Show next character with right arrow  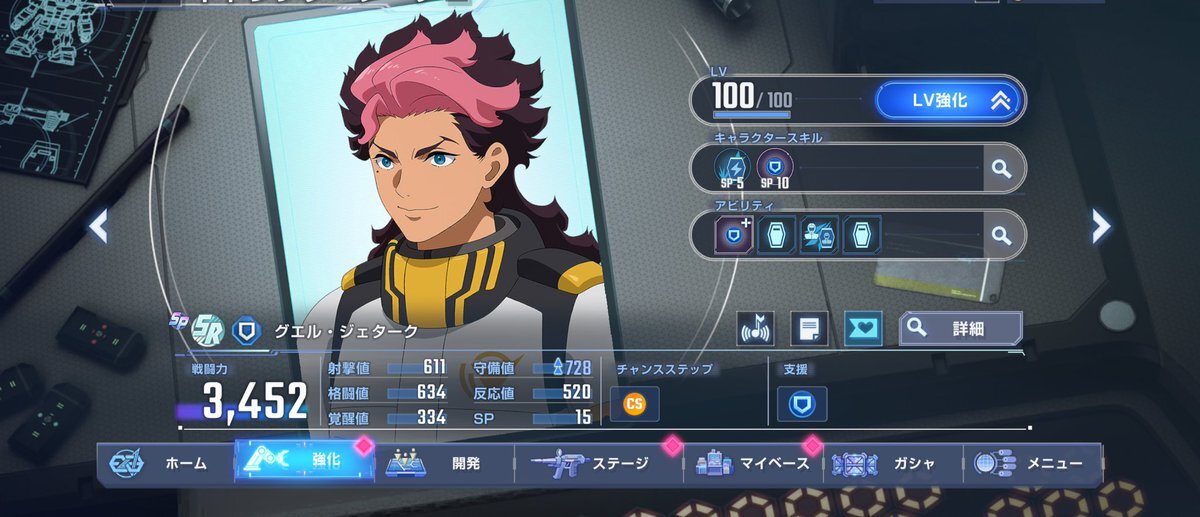1101,227
